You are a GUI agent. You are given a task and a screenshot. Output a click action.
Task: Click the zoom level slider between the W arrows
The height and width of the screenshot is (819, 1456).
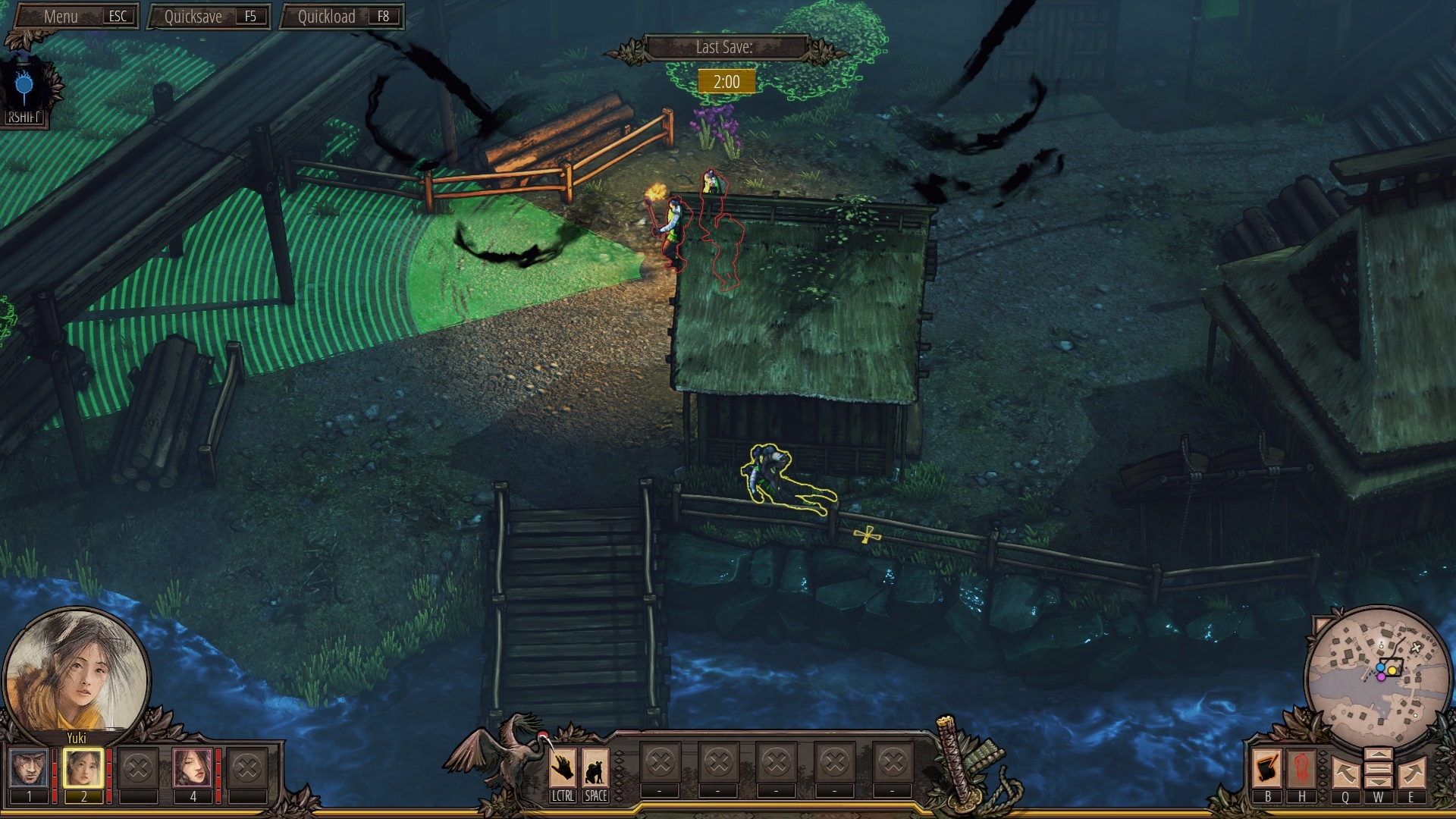(1379, 770)
